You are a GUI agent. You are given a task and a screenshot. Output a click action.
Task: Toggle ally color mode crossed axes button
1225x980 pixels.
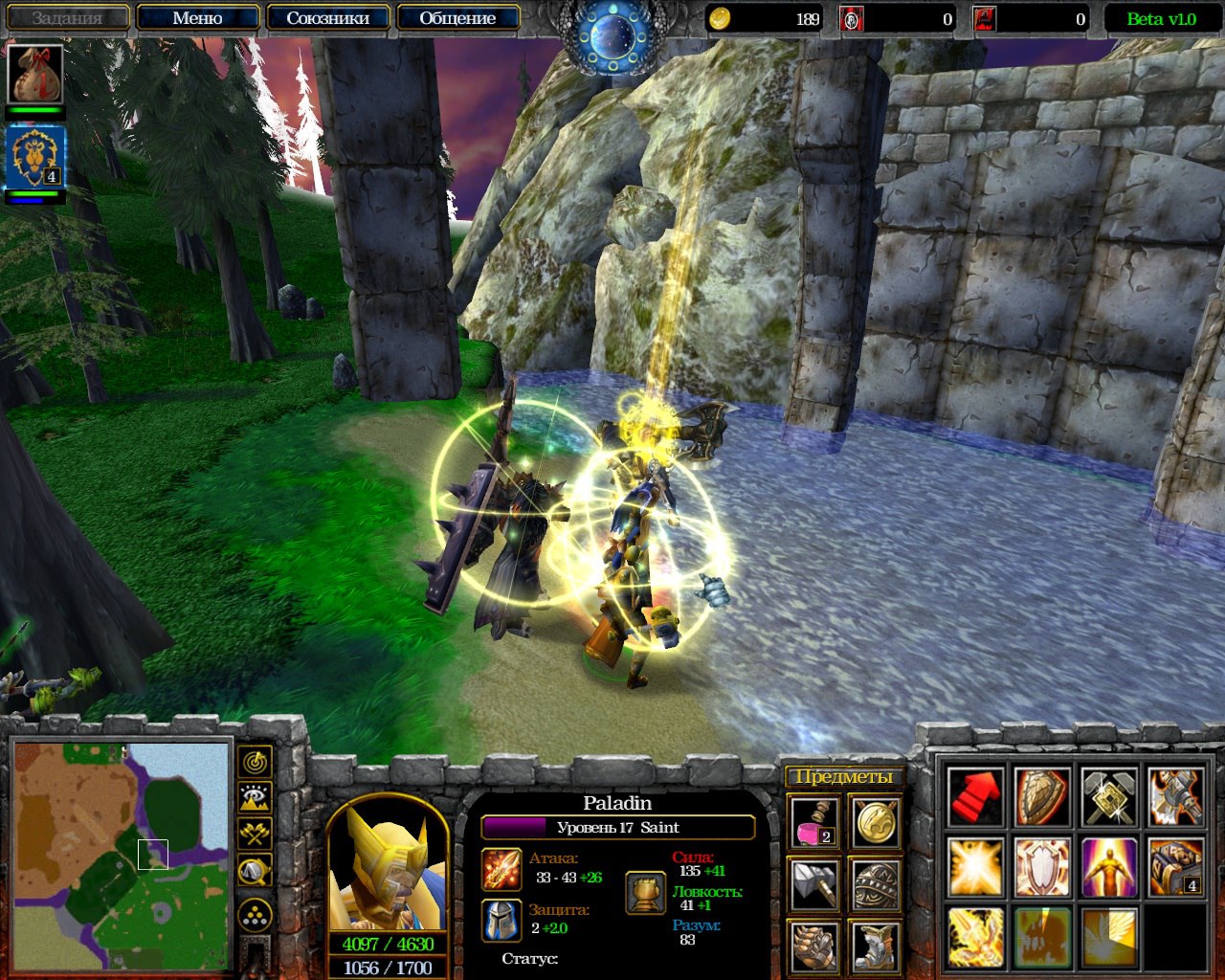pos(255,834)
